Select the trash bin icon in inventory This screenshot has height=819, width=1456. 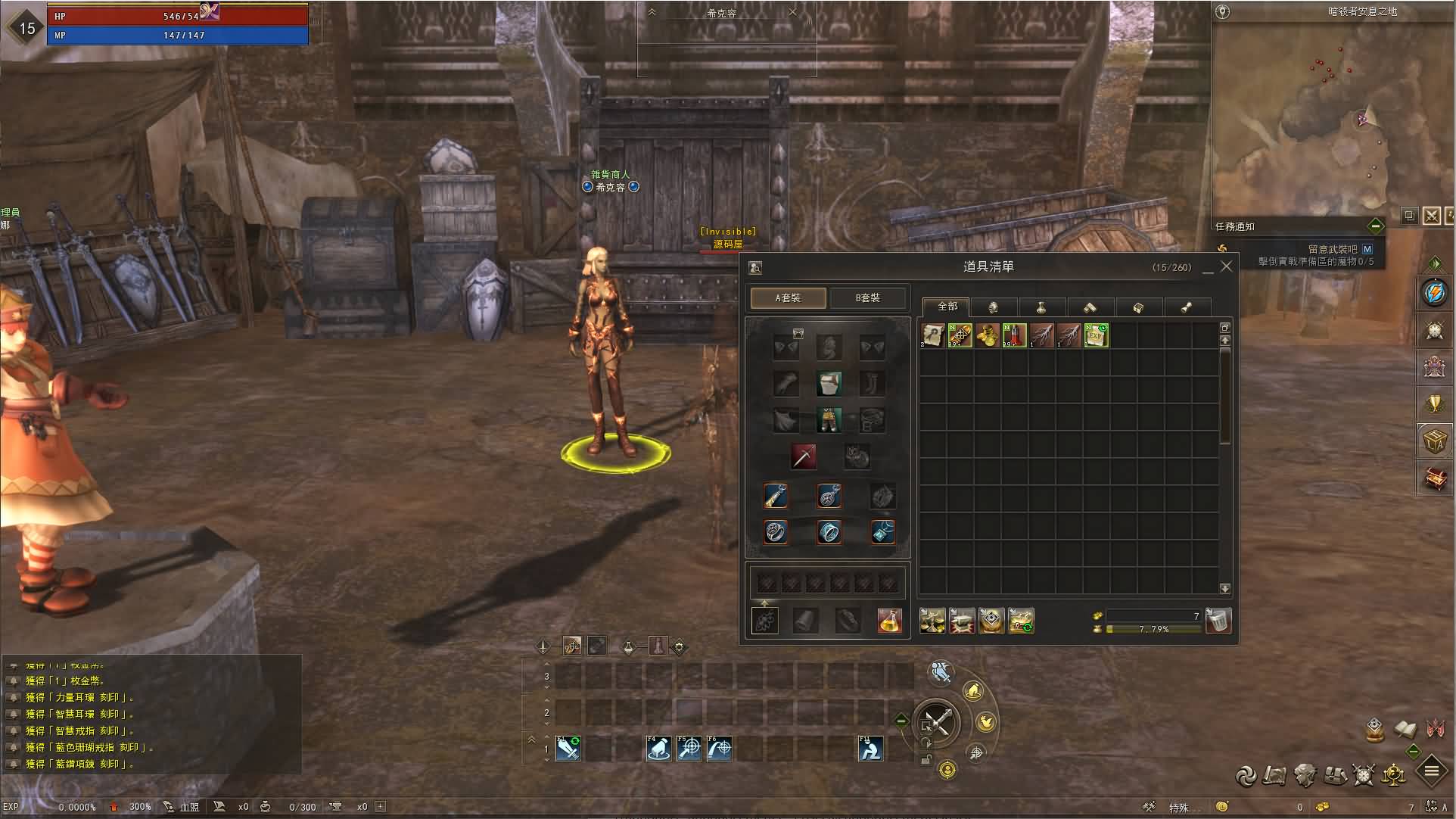click(x=1218, y=621)
